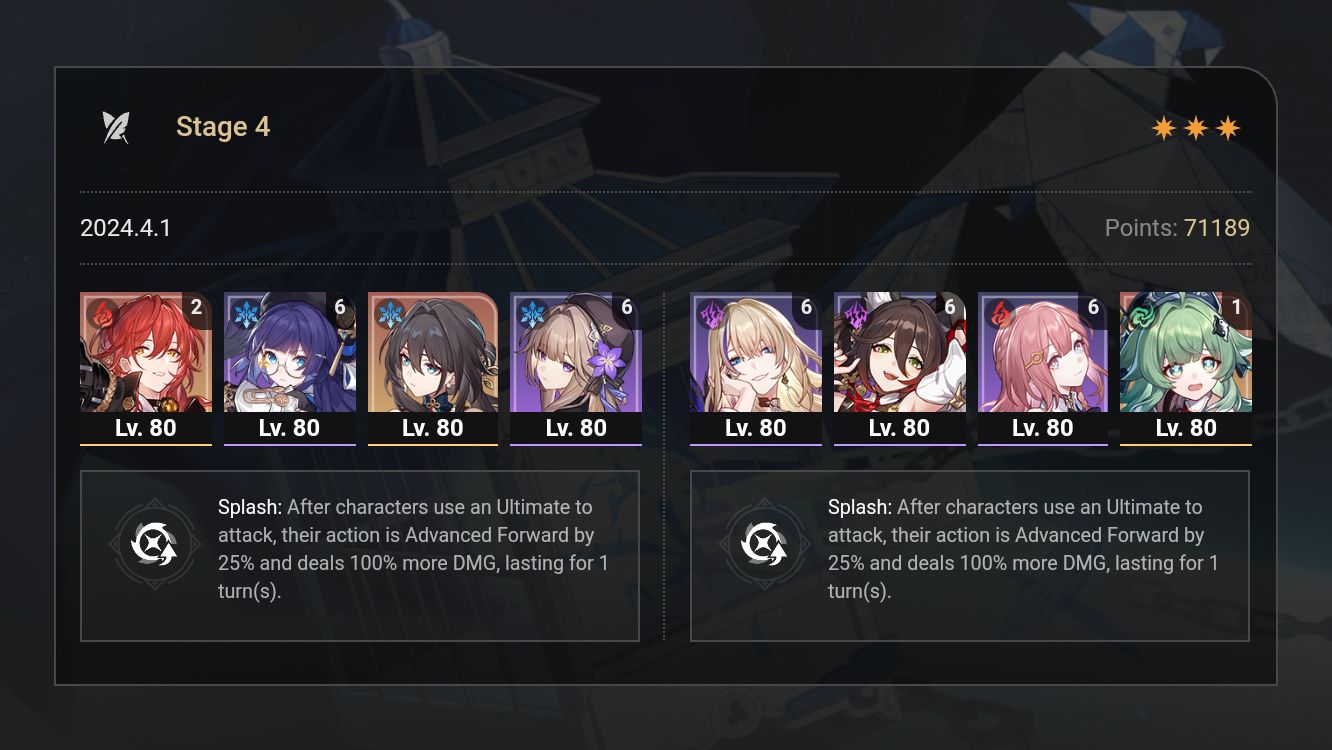Click the first star of the rating

tap(1165, 127)
